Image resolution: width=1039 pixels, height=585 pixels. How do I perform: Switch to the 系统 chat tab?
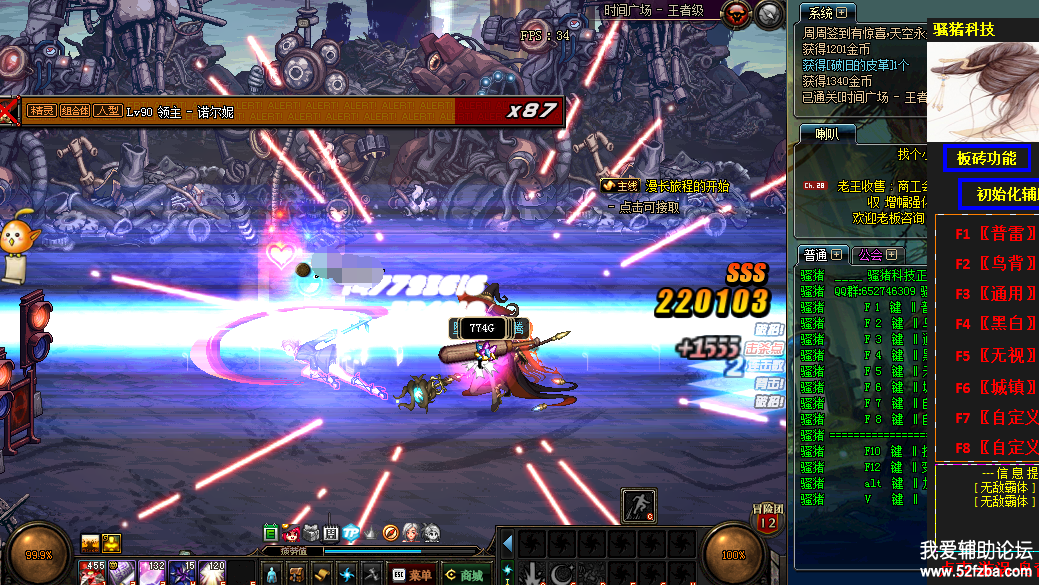point(825,12)
